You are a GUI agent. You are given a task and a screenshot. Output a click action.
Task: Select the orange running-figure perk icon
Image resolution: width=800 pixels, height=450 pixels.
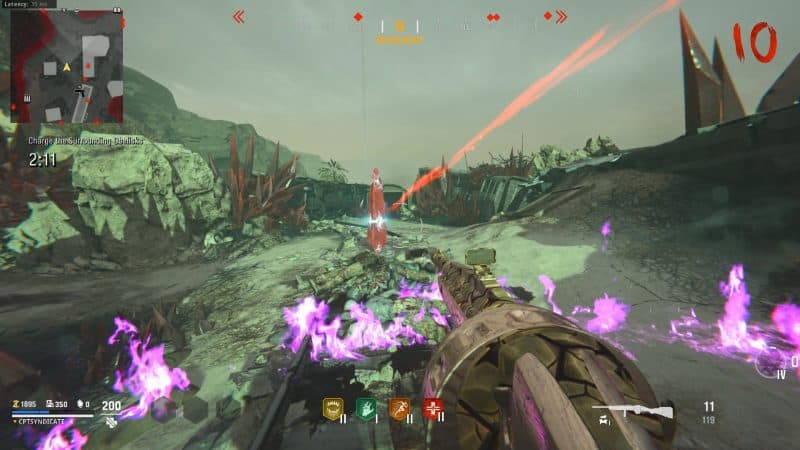tap(400, 407)
